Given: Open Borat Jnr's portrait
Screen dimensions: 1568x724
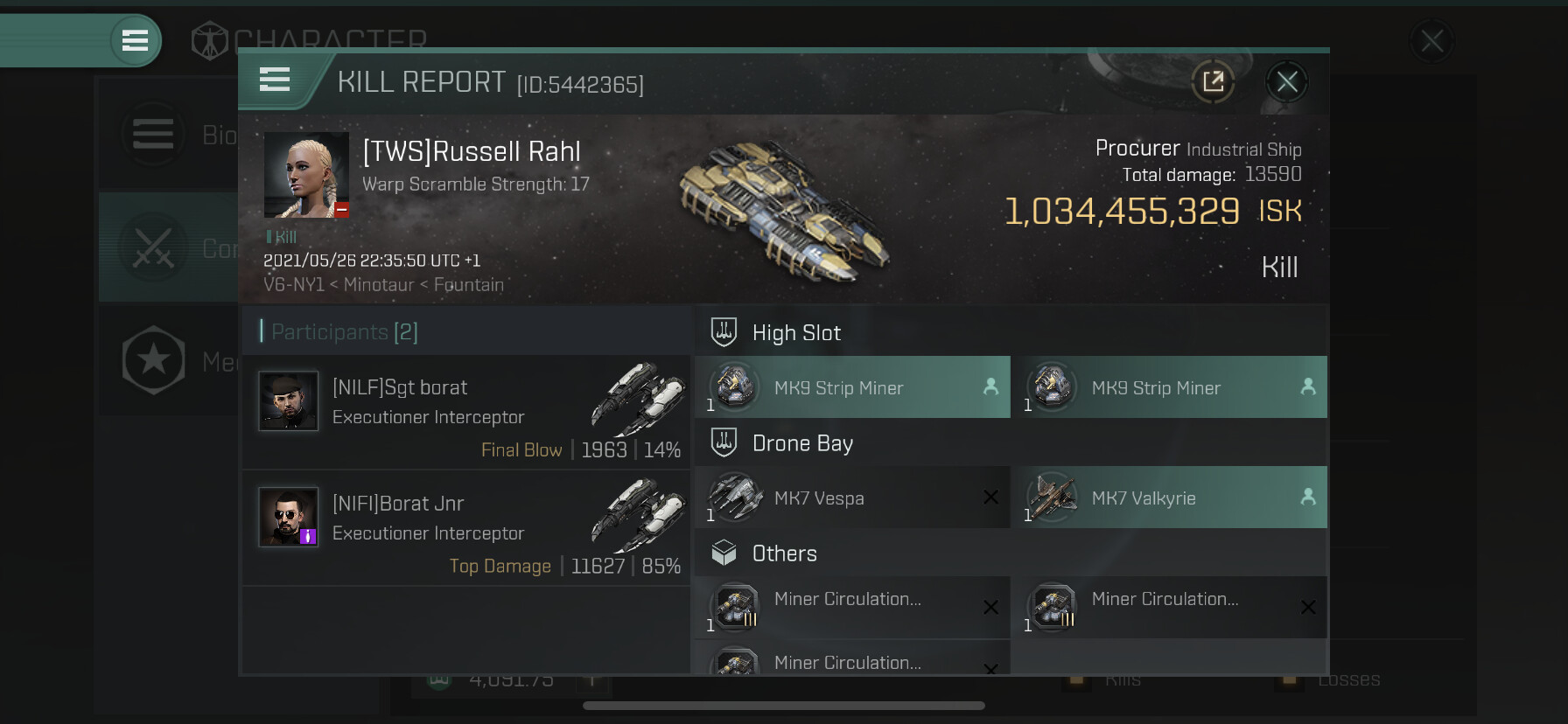Looking at the screenshot, I should pyautogui.click(x=289, y=517).
